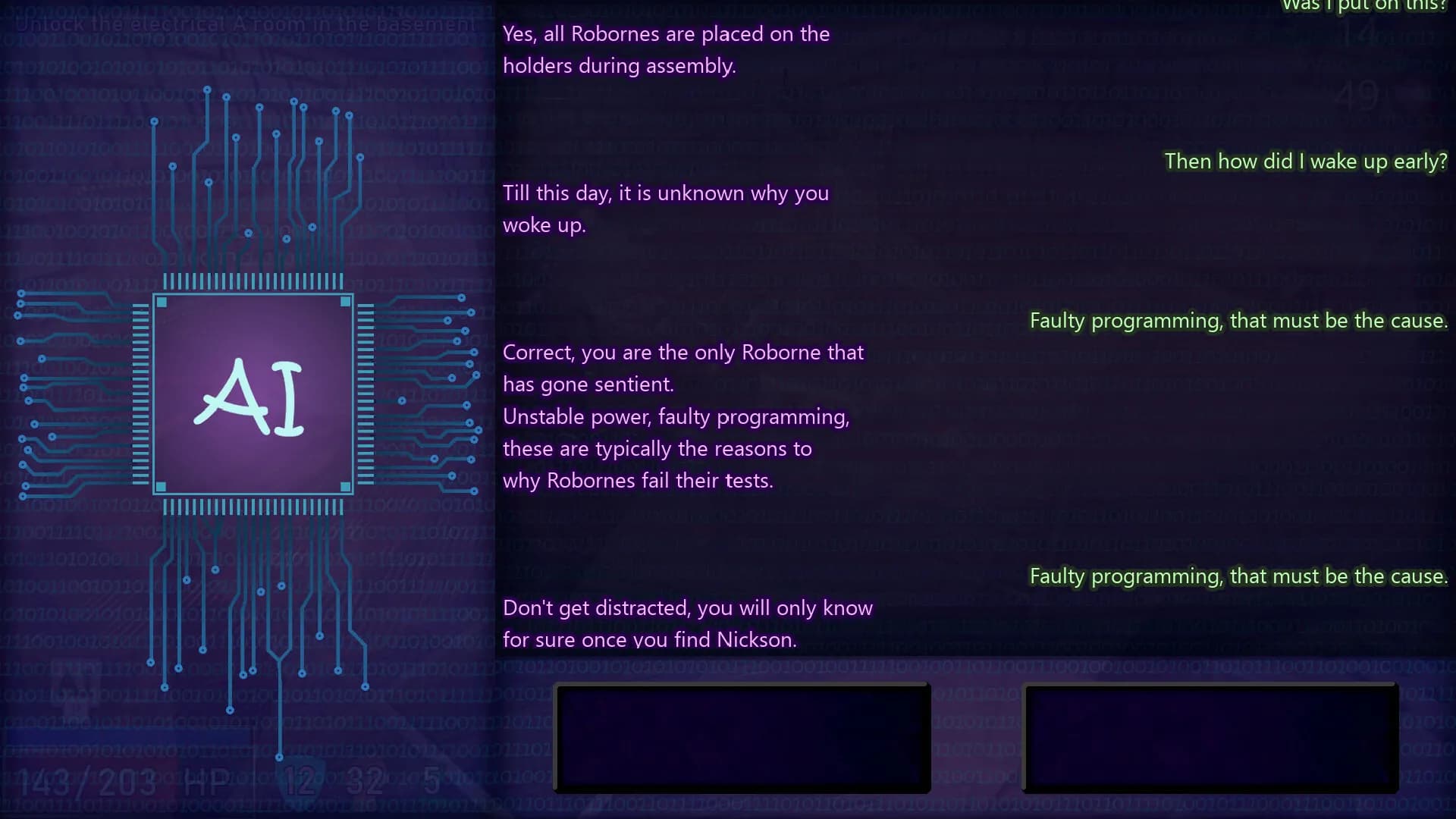Click the message 'Till this day, it is unknown'
The height and width of the screenshot is (819, 1456).
pos(665,209)
